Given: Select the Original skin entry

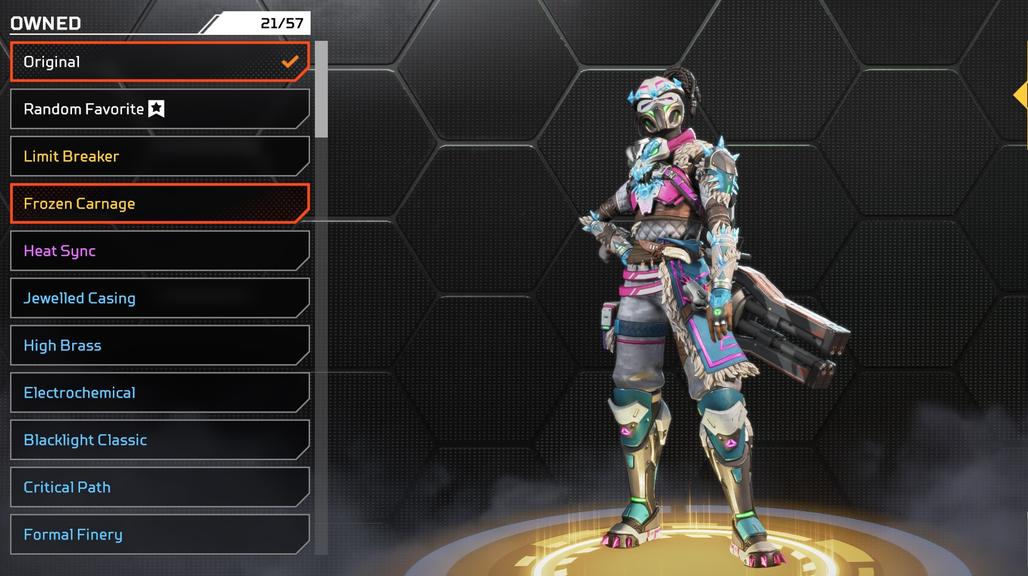Looking at the screenshot, I should pos(160,62).
